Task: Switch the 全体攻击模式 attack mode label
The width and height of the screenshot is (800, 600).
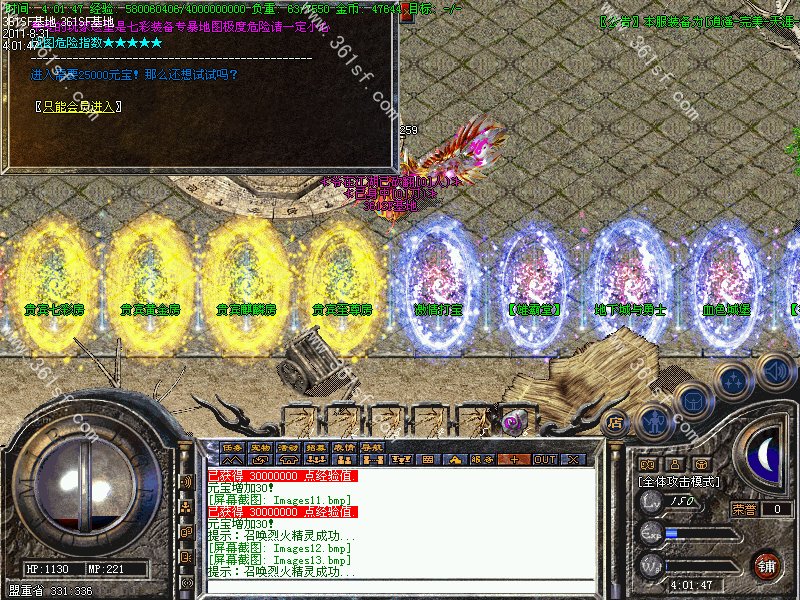Action: 680,481
